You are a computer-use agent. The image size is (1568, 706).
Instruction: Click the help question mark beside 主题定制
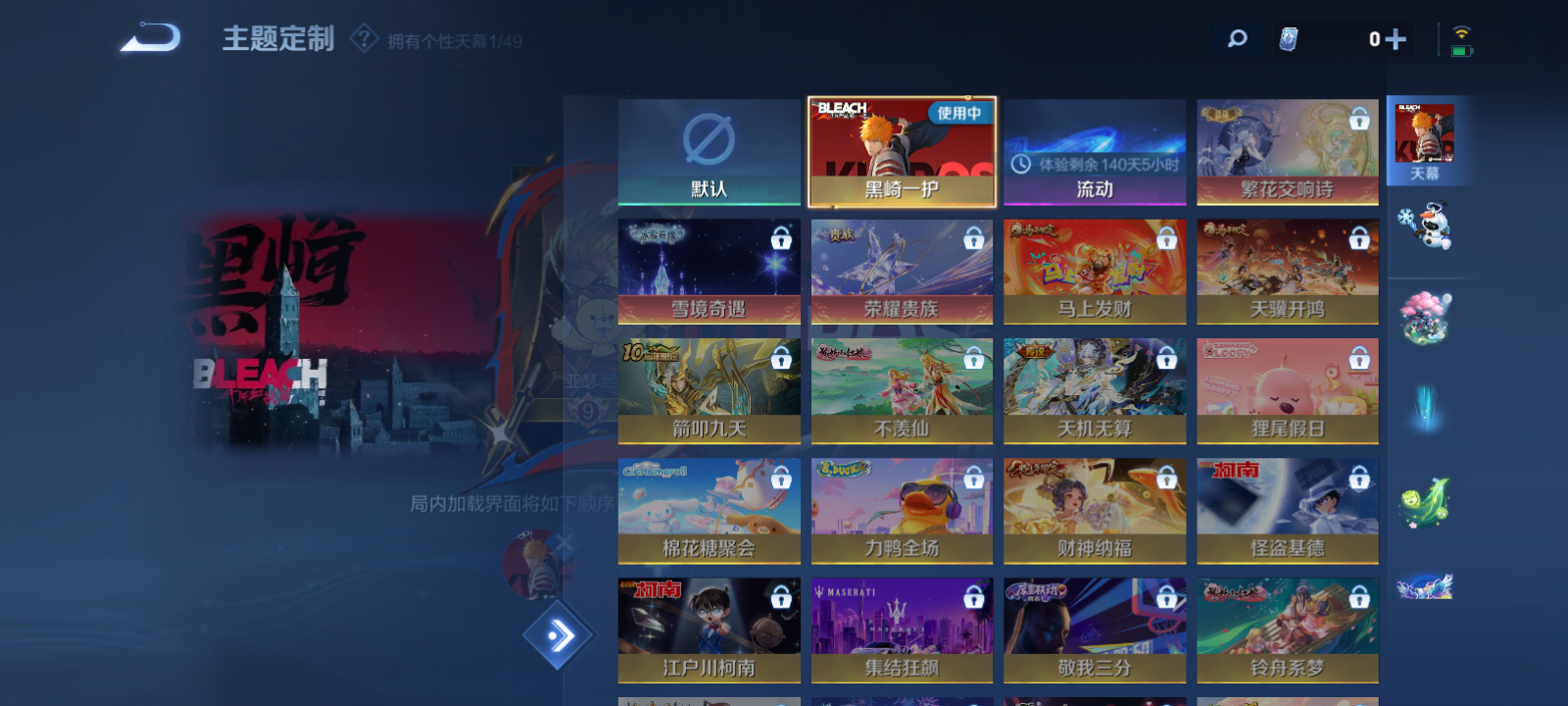pos(364,40)
